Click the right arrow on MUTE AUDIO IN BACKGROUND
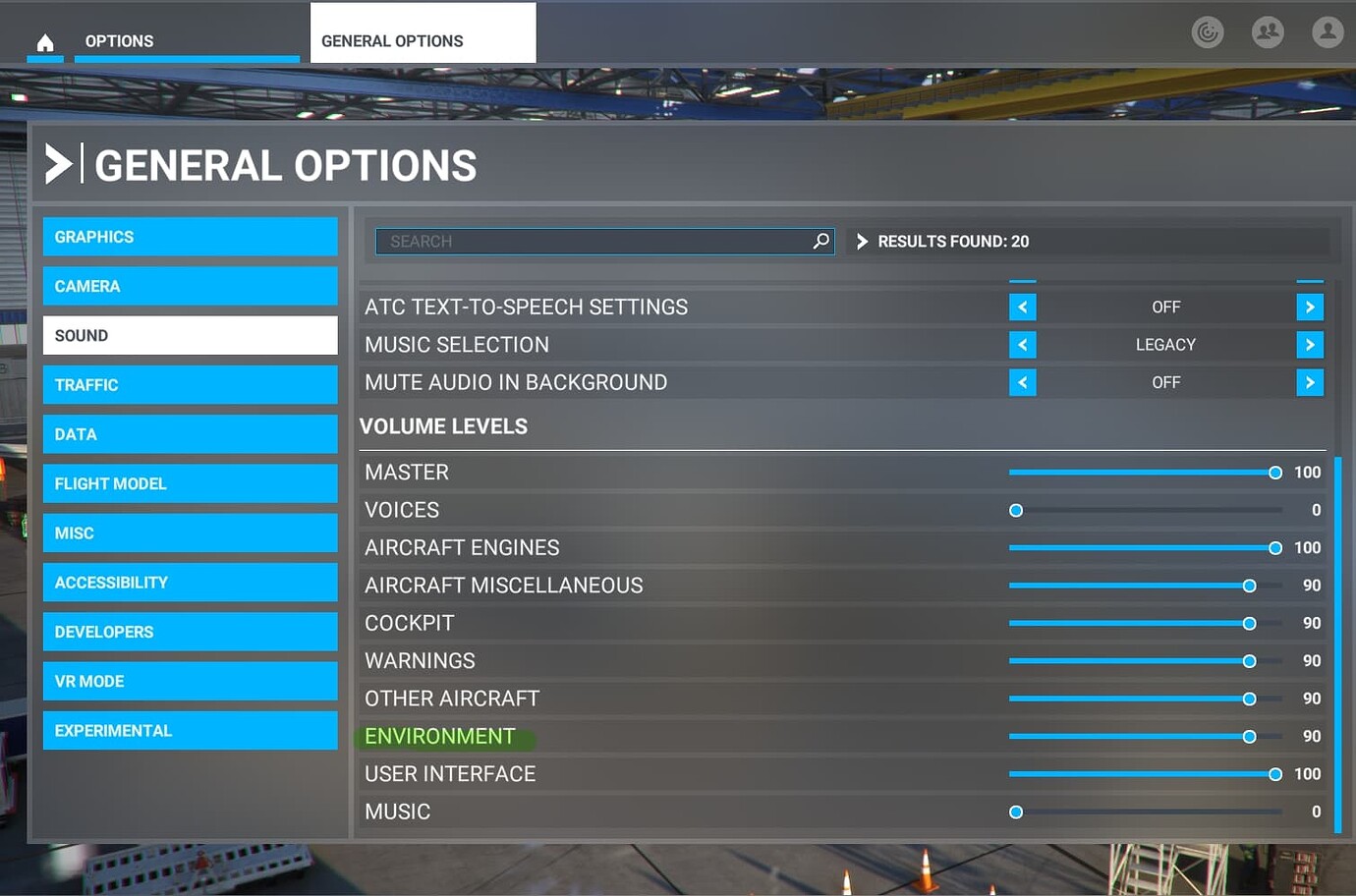Screen dimensions: 1356x896 tap(1310, 382)
